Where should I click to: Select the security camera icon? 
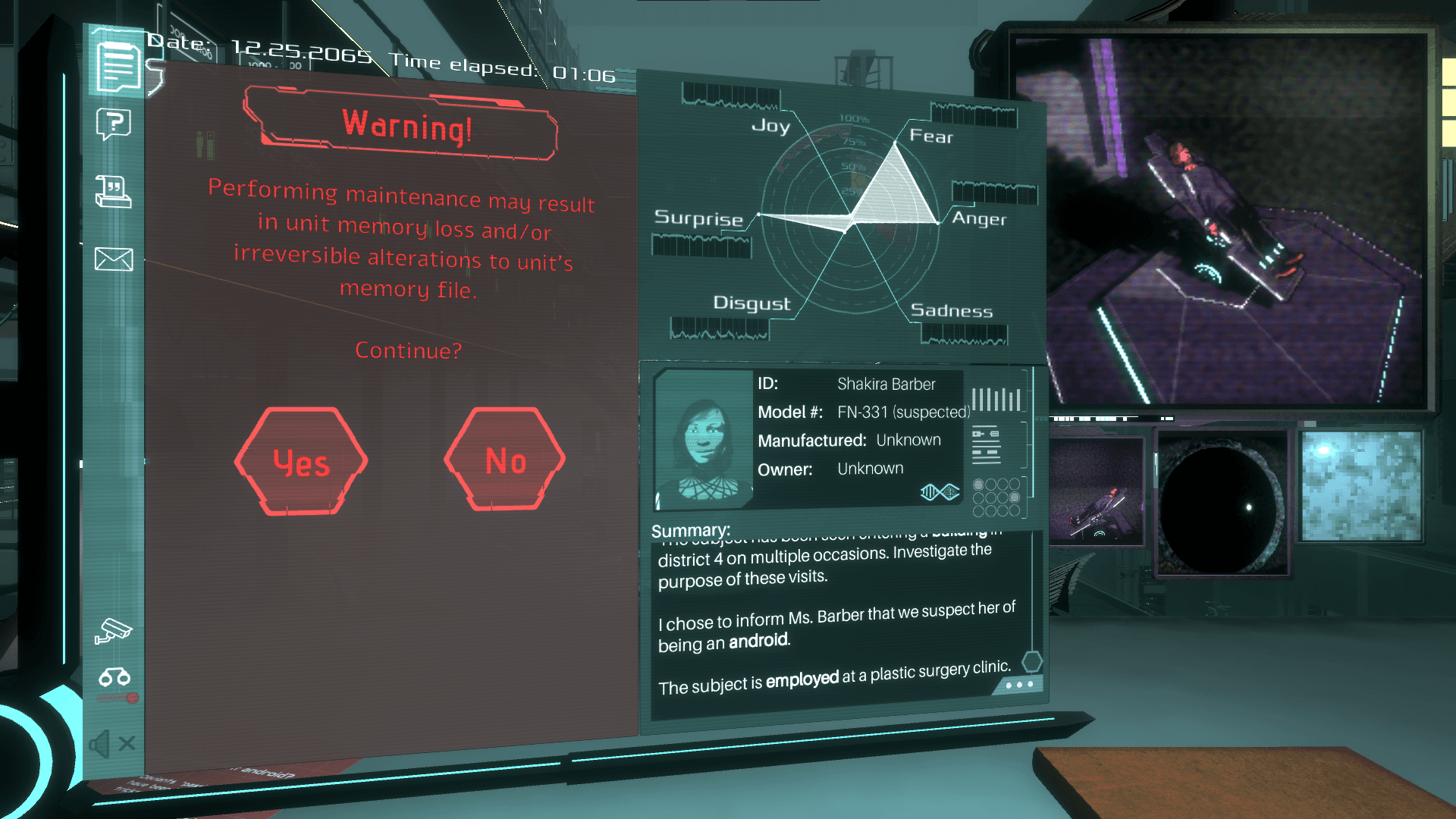tap(113, 630)
